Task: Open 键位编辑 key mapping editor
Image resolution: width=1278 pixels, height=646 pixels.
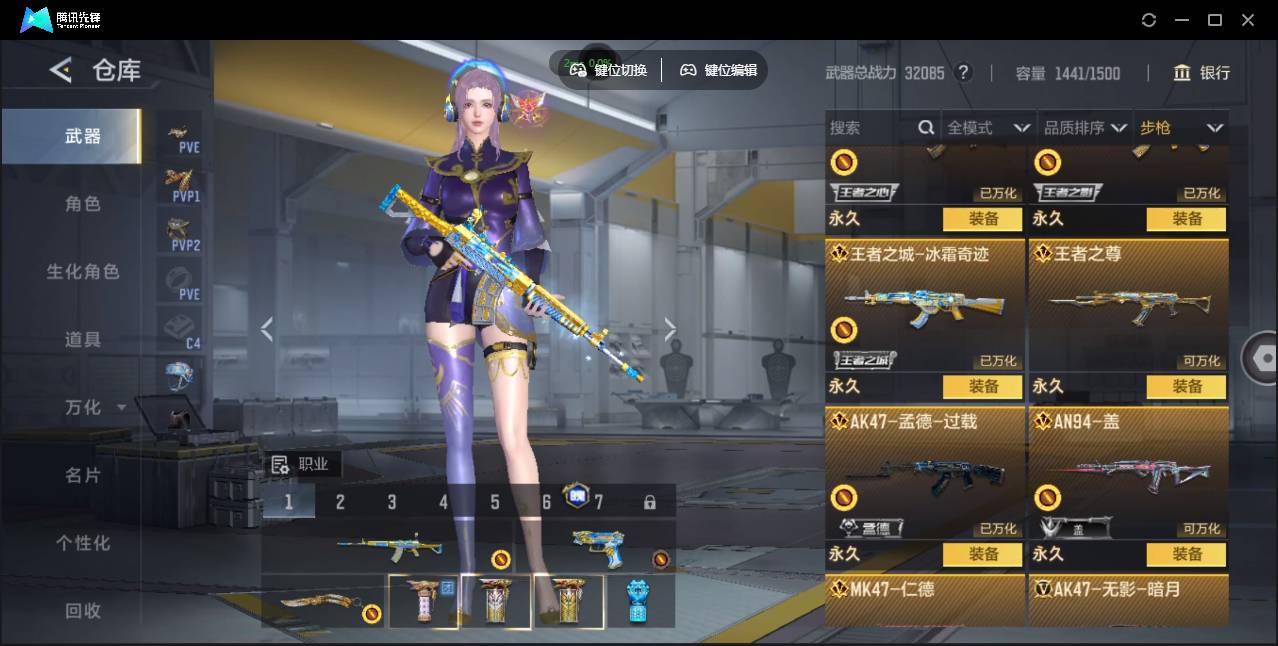Action: pos(718,70)
